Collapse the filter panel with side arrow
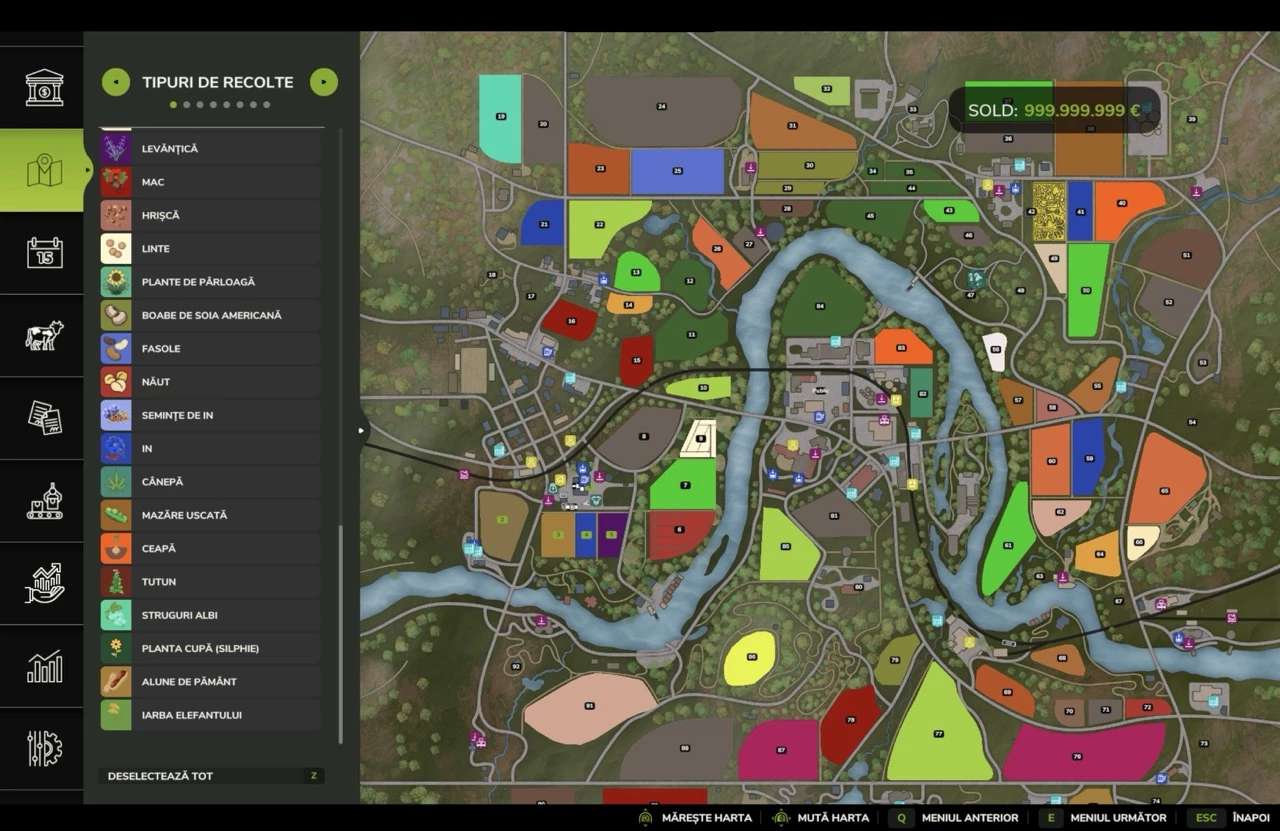 (361, 431)
